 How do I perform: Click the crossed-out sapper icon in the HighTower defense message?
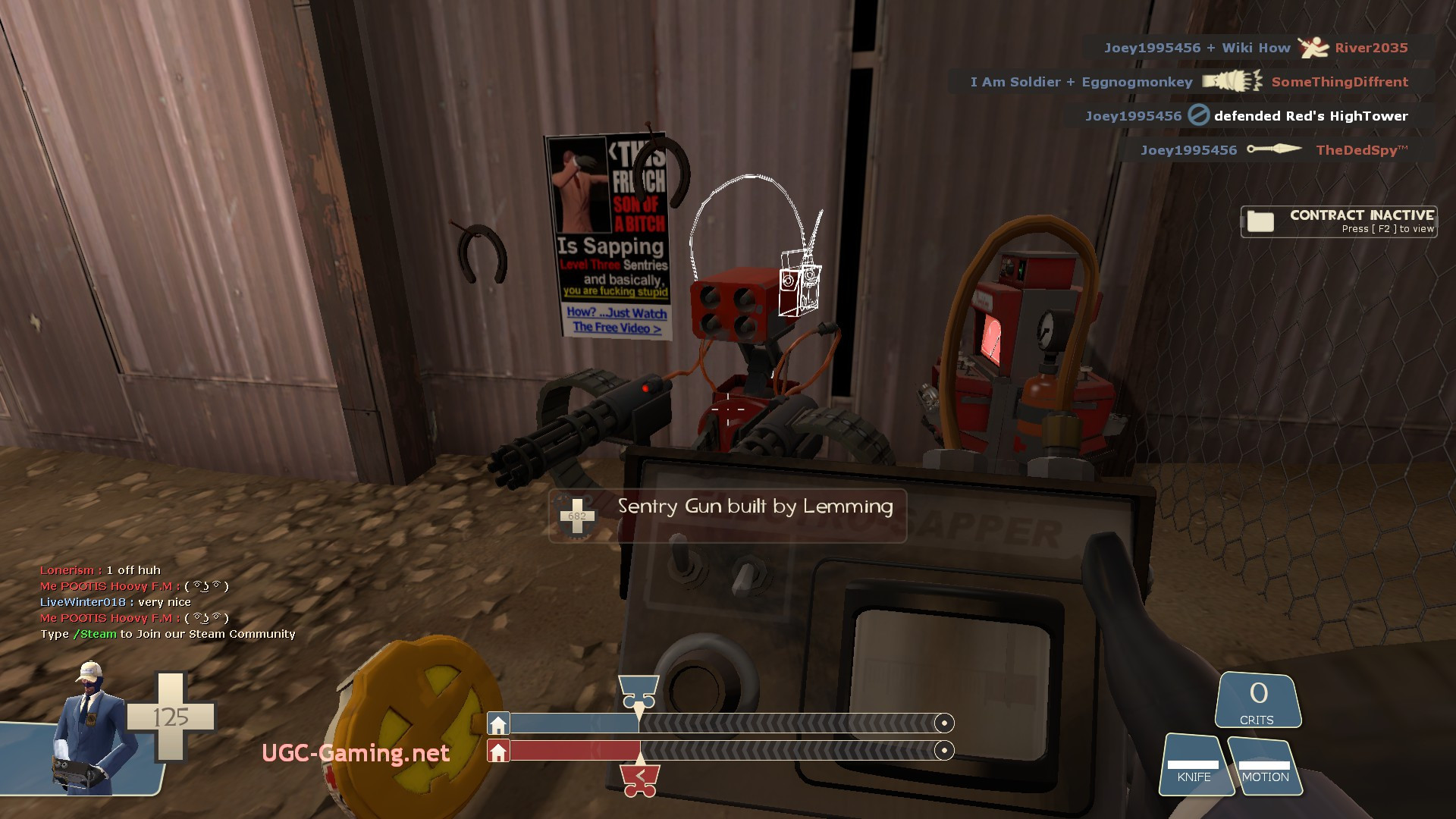(x=1198, y=115)
